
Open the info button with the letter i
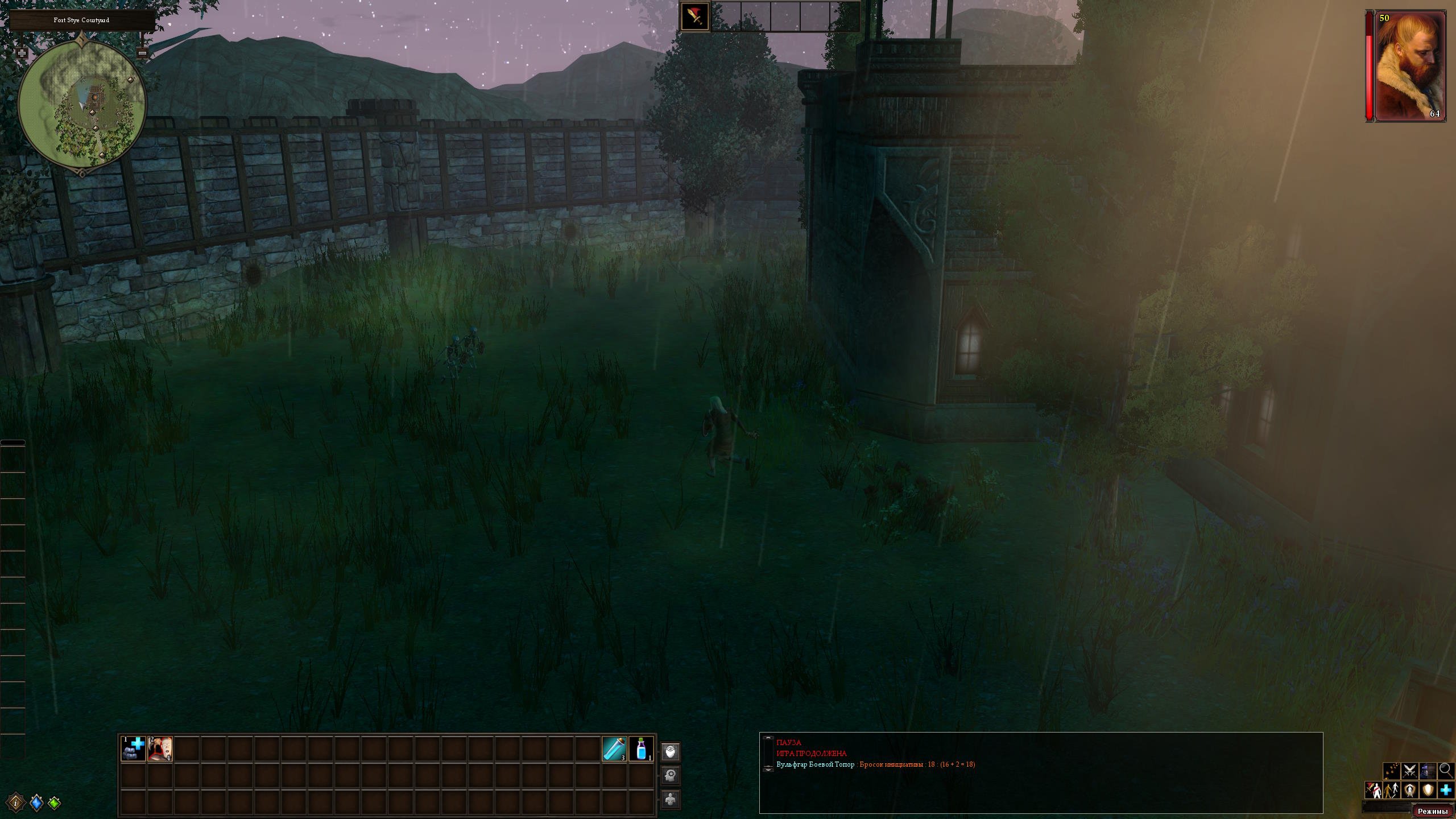[x=16, y=803]
